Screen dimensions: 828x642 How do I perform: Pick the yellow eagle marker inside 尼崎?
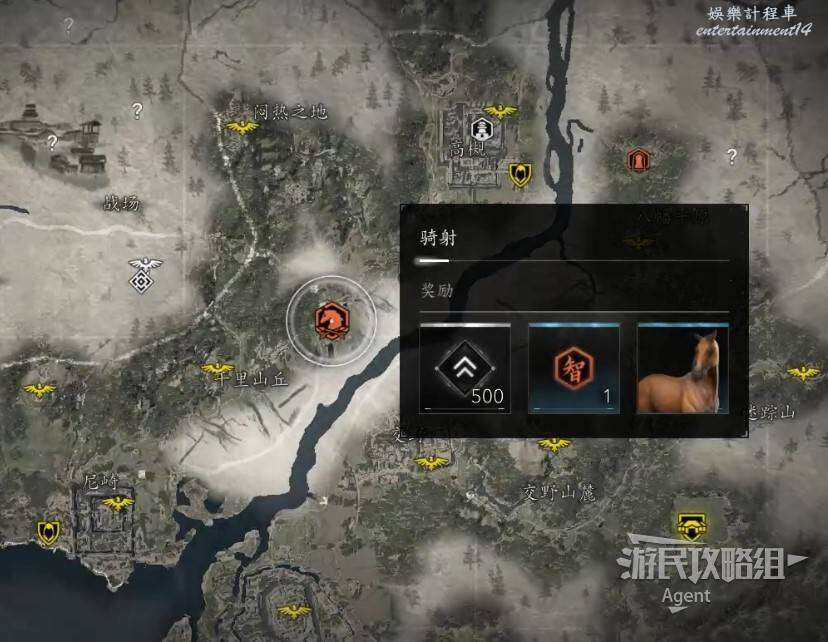point(118,503)
